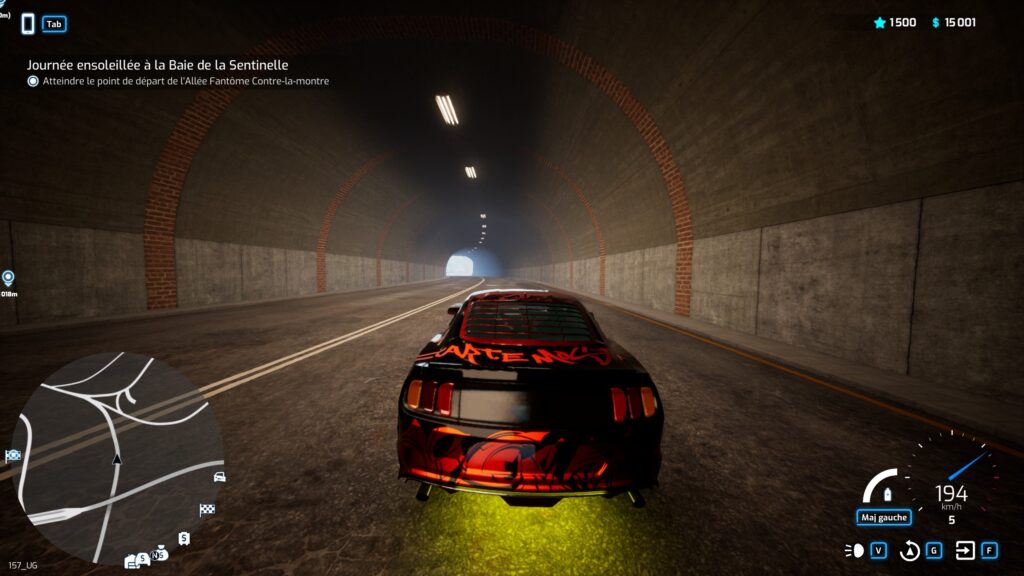The height and width of the screenshot is (576, 1024).
Task: Select the Allée Fantôme objective tracker
Action: click(x=185, y=81)
